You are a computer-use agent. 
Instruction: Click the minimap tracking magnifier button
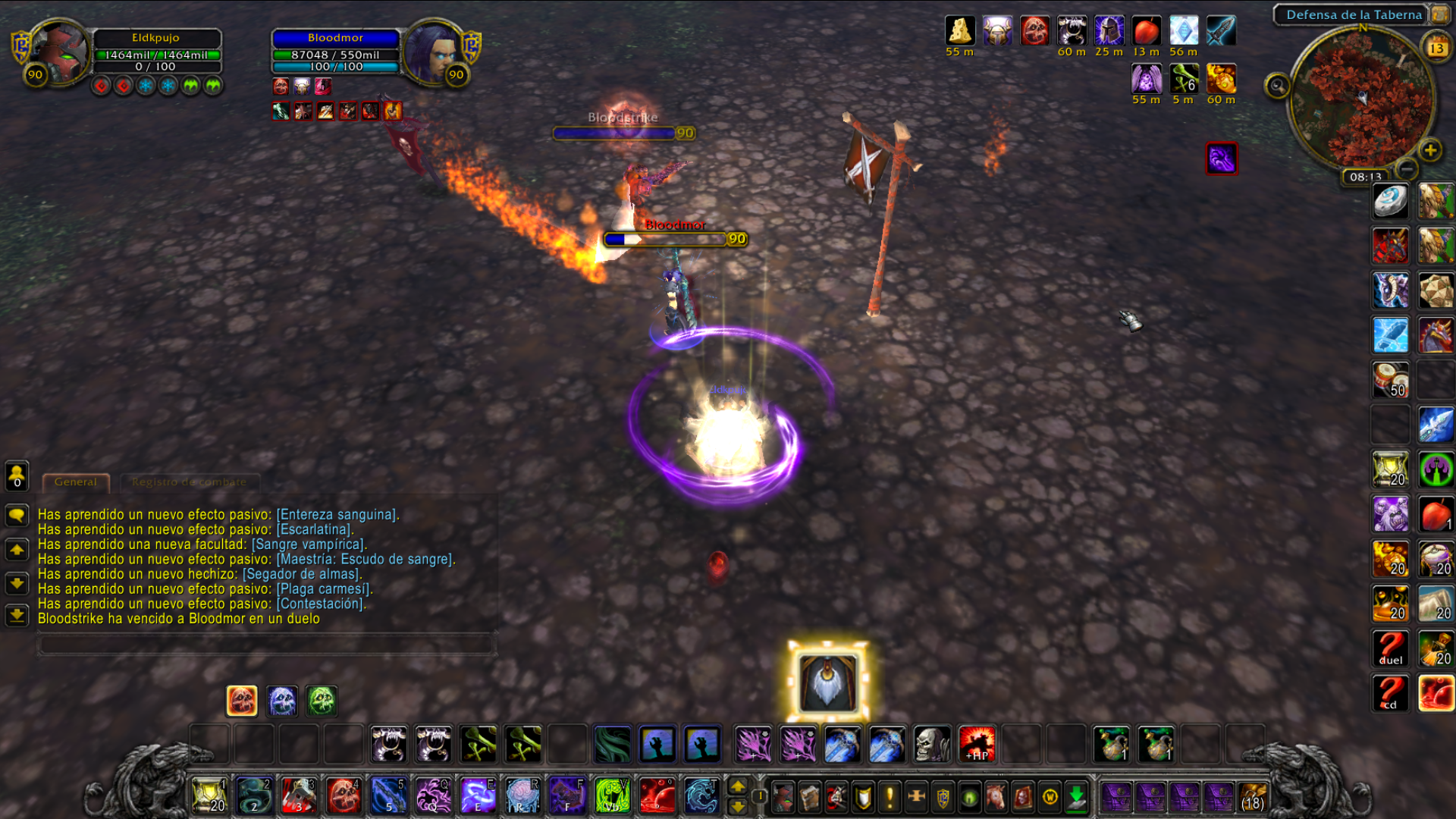tap(1277, 86)
